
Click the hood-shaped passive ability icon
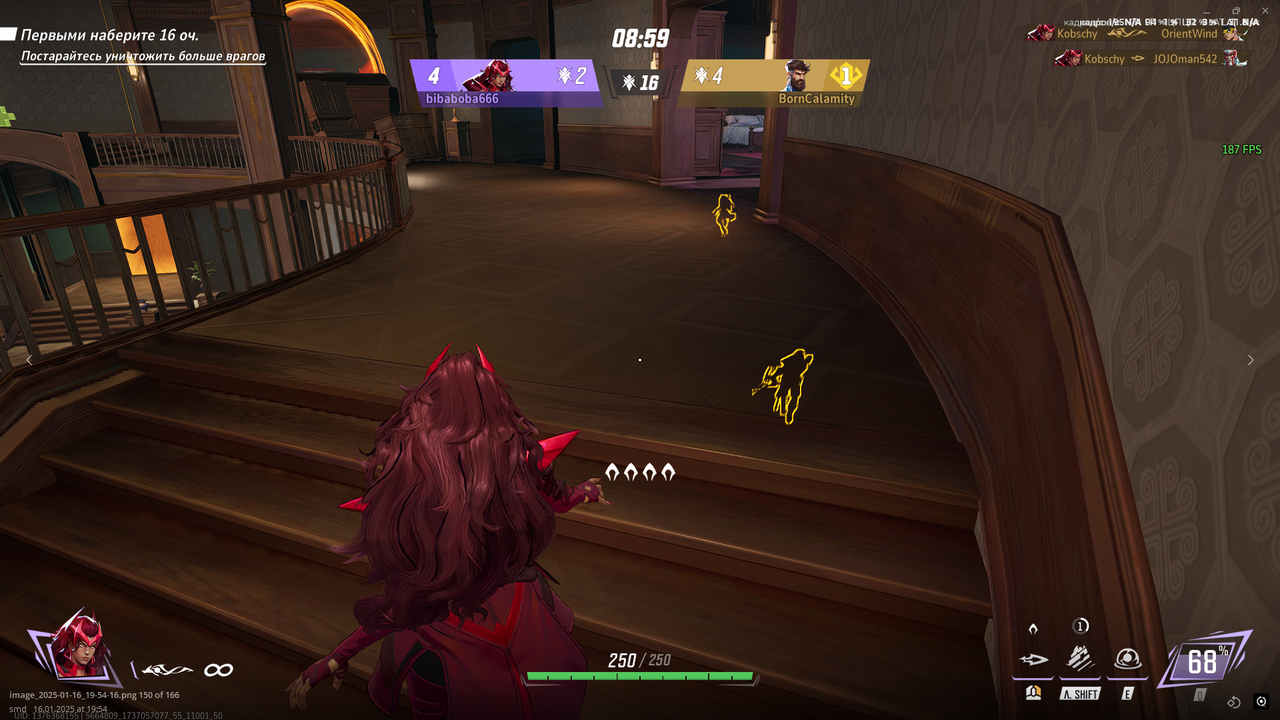[1033, 628]
